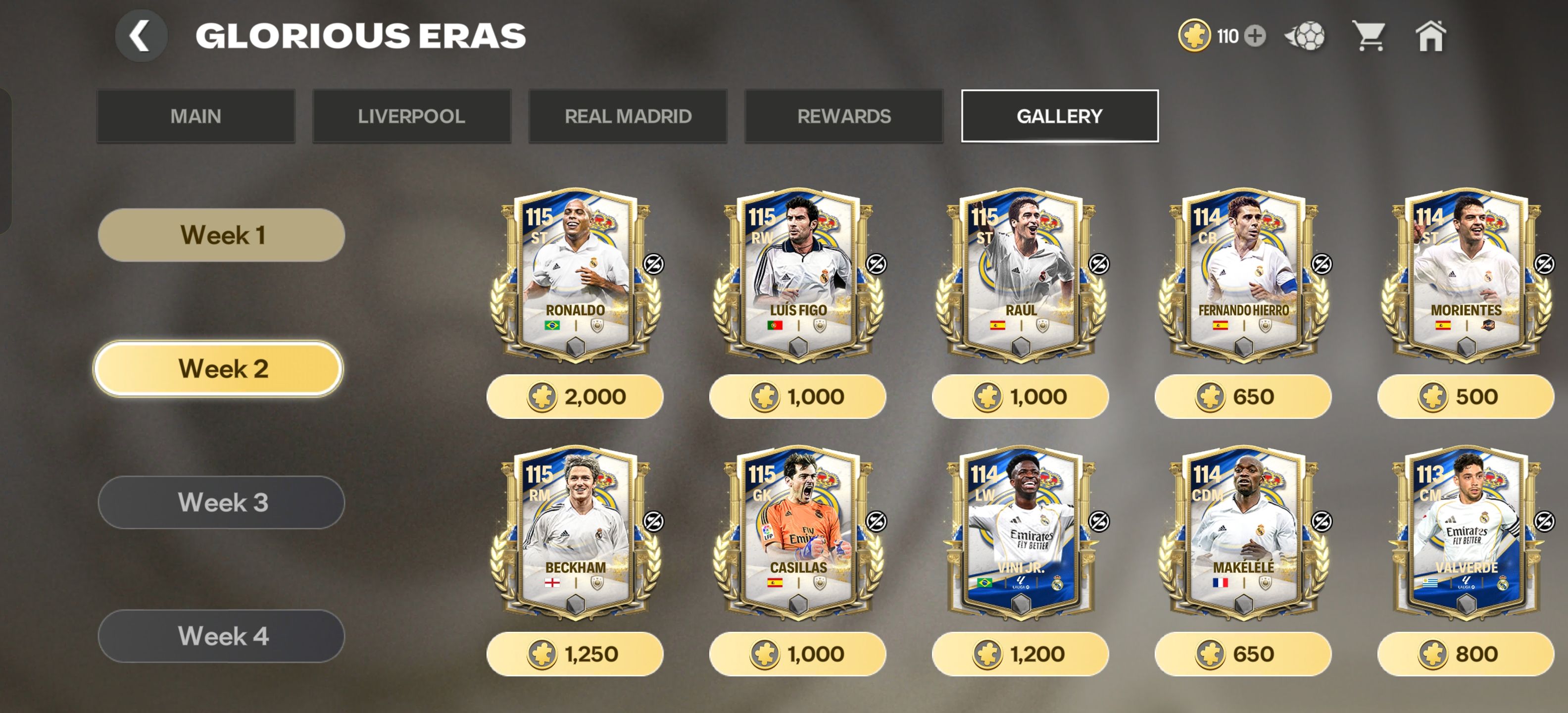Select the Real Madrid tab
This screenshot has height=713, width=1568.
pos(628,116)
